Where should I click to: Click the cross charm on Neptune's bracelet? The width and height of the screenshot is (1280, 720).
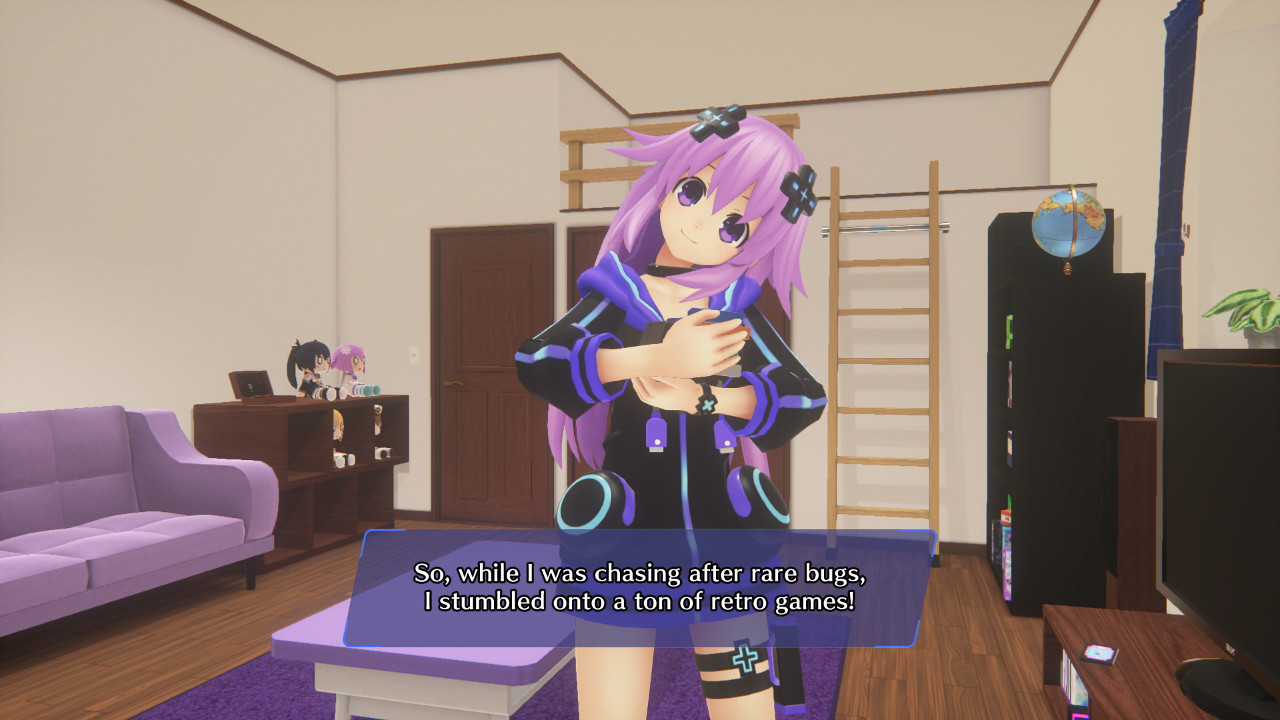coord(707,402)
